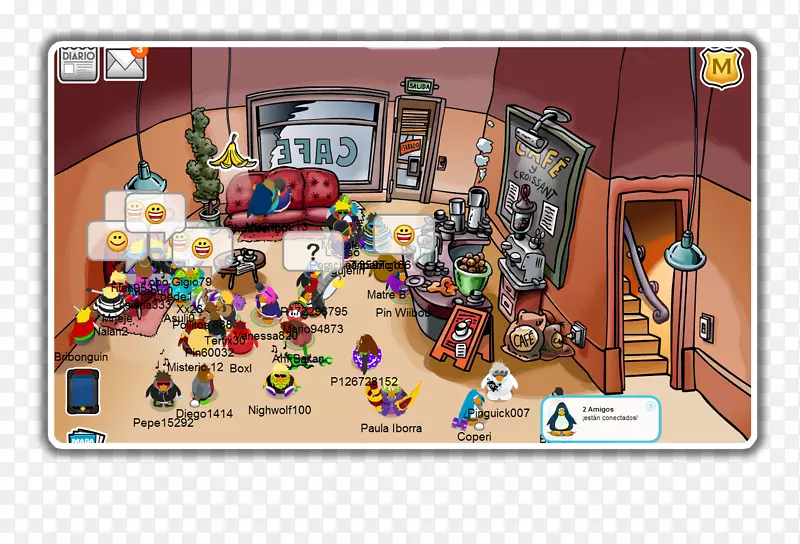The image size is (800, 544).
Task: Open the Diario newspaper
Action: (x=77, y=62)
